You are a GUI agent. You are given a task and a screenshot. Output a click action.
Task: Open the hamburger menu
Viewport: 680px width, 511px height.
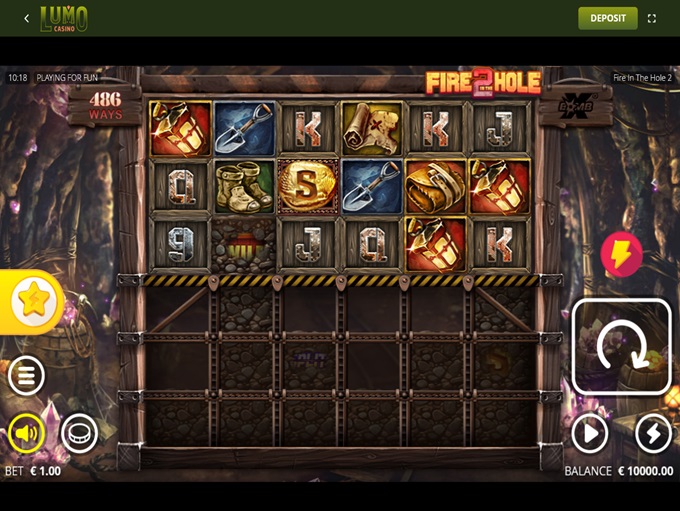coord(26,376)
